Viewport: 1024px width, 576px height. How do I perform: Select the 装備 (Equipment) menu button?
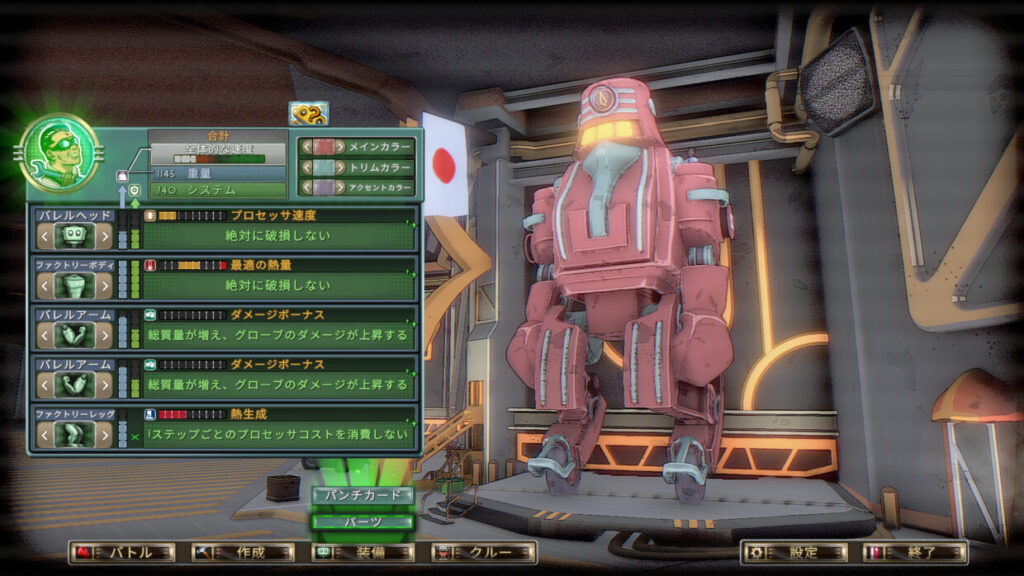click(x=363, y=552)
